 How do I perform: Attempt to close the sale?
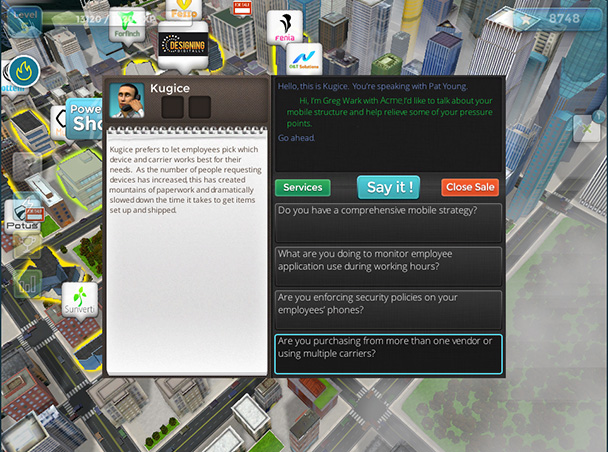click(469, 188)
